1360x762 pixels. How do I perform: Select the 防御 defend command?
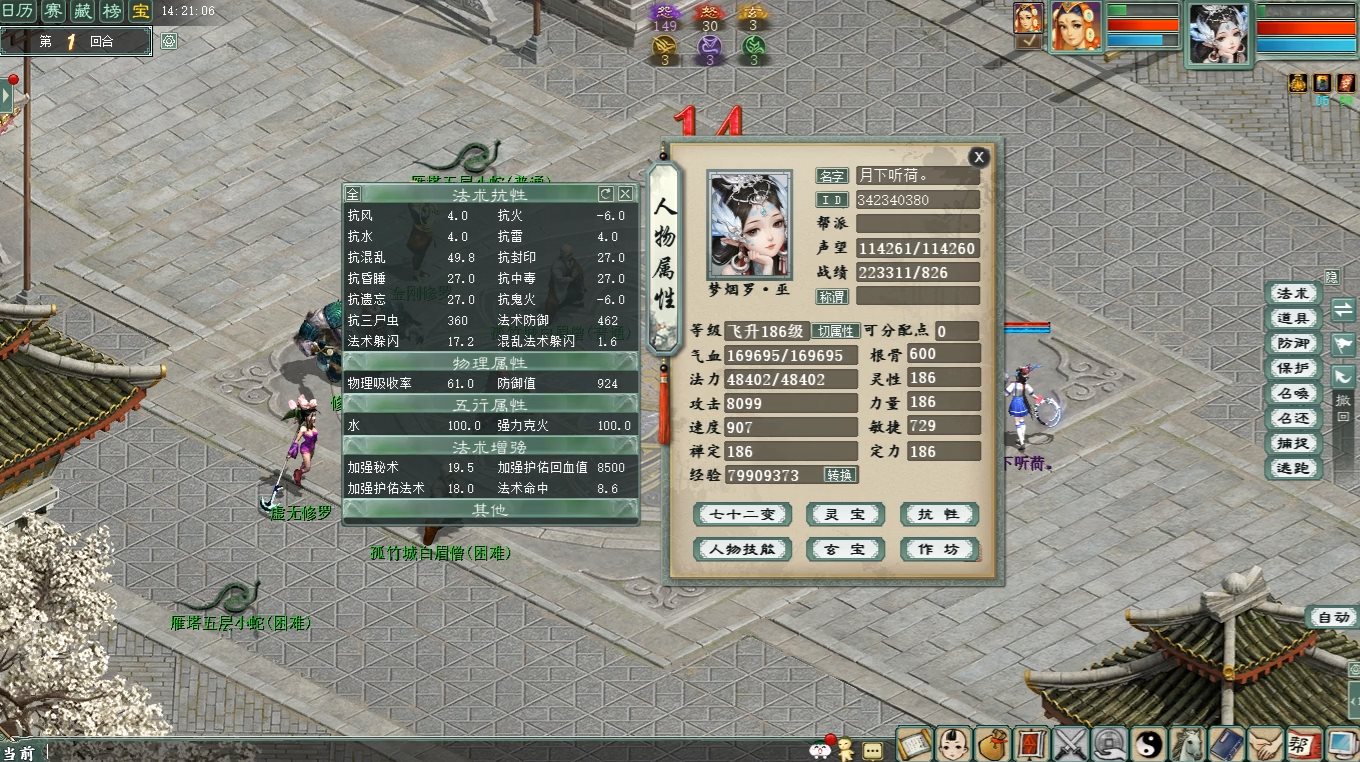[1292, 344]
